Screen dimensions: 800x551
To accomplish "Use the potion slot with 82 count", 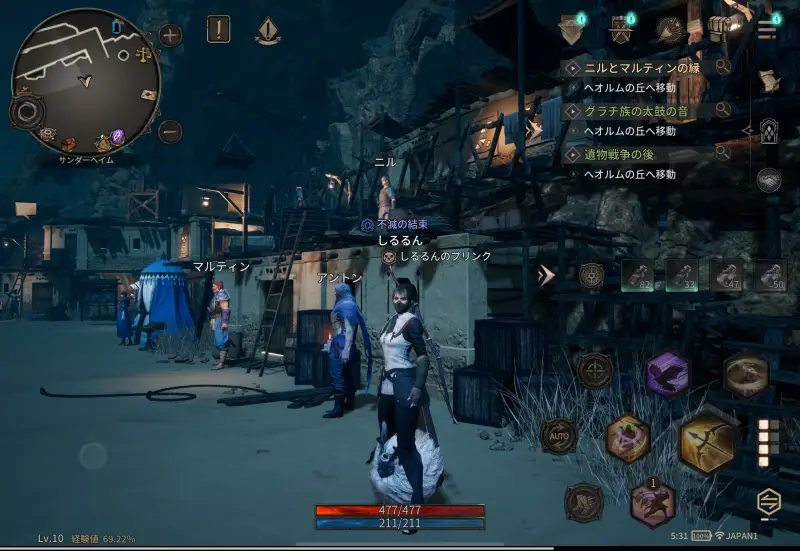I will (x=638, y=275).
